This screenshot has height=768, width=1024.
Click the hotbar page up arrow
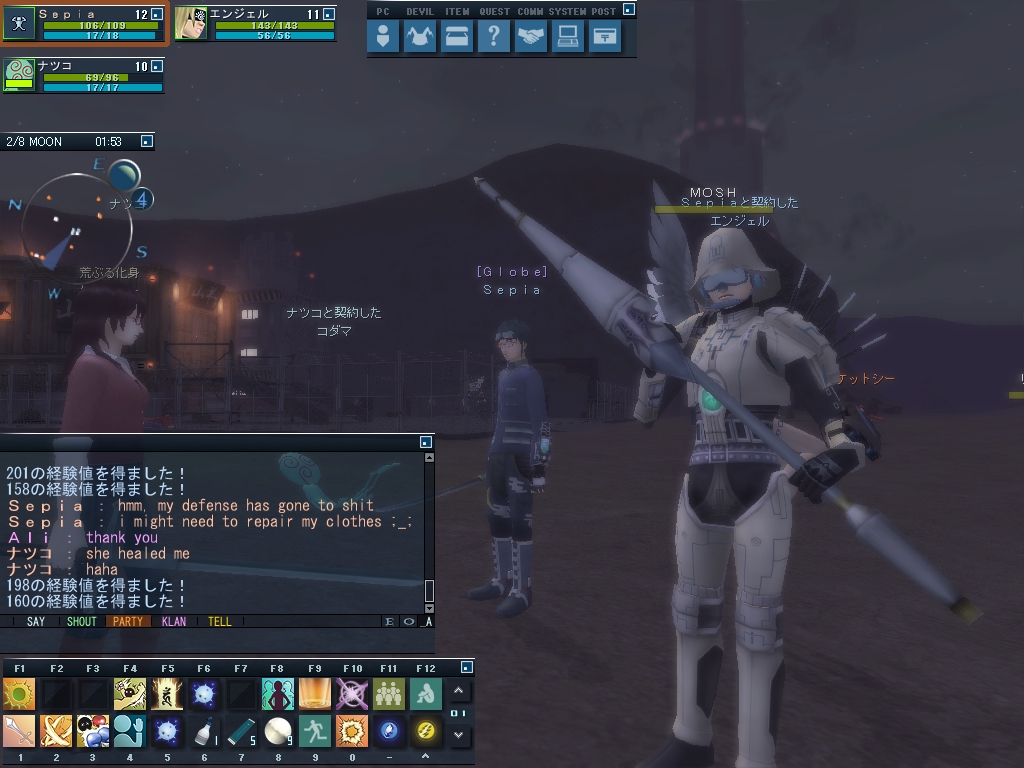point(458,691)
